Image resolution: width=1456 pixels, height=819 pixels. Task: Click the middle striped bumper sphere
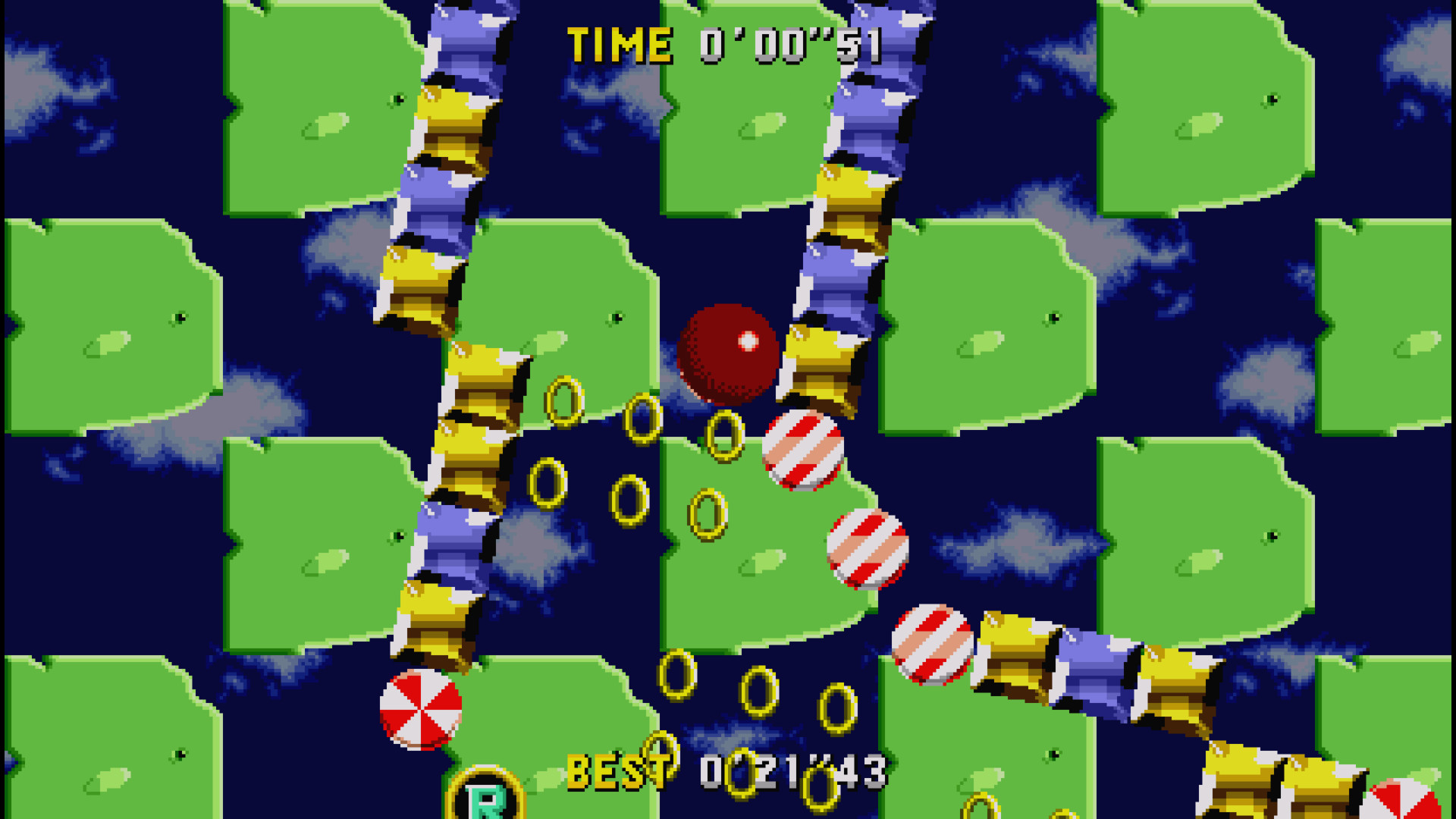coord(868,548)
